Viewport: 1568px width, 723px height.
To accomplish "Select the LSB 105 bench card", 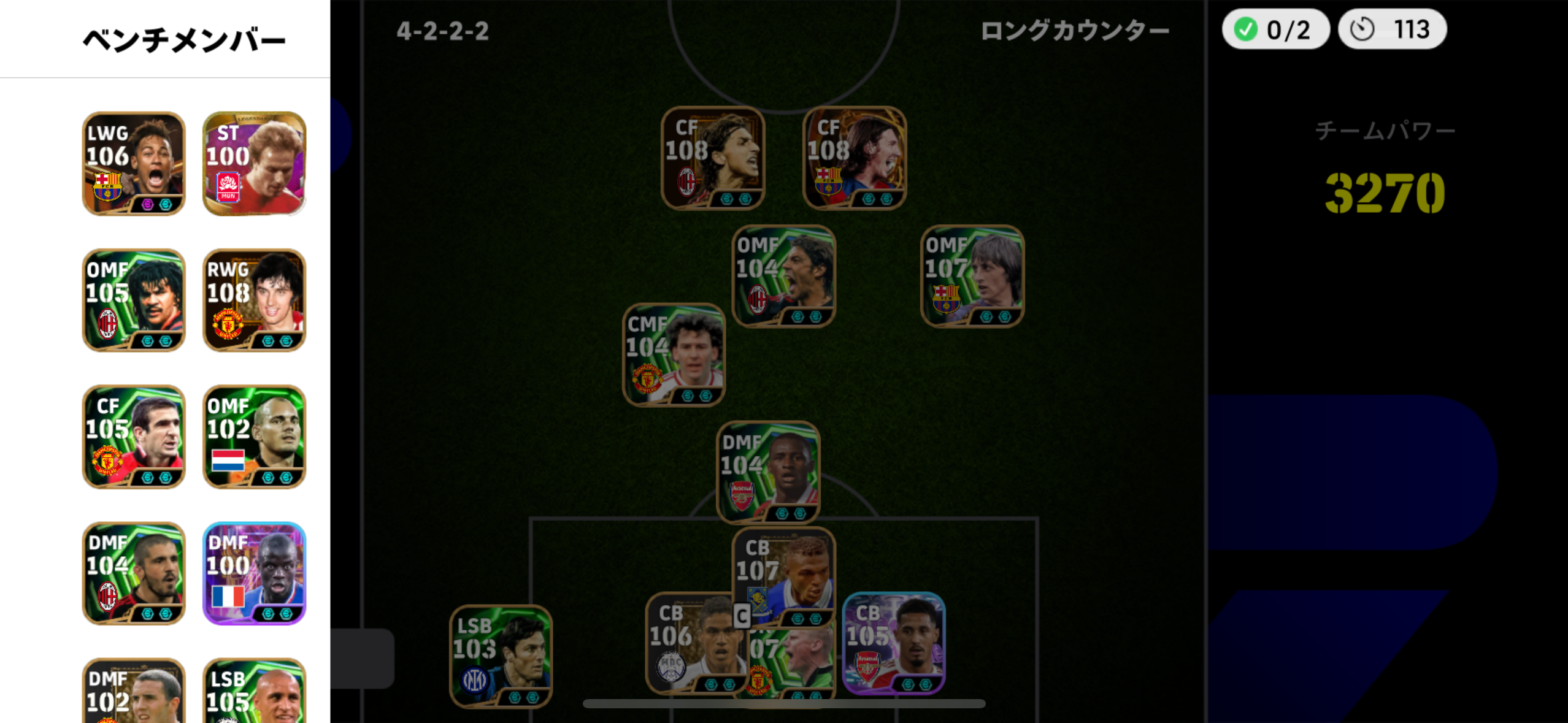I will point(254,691).
